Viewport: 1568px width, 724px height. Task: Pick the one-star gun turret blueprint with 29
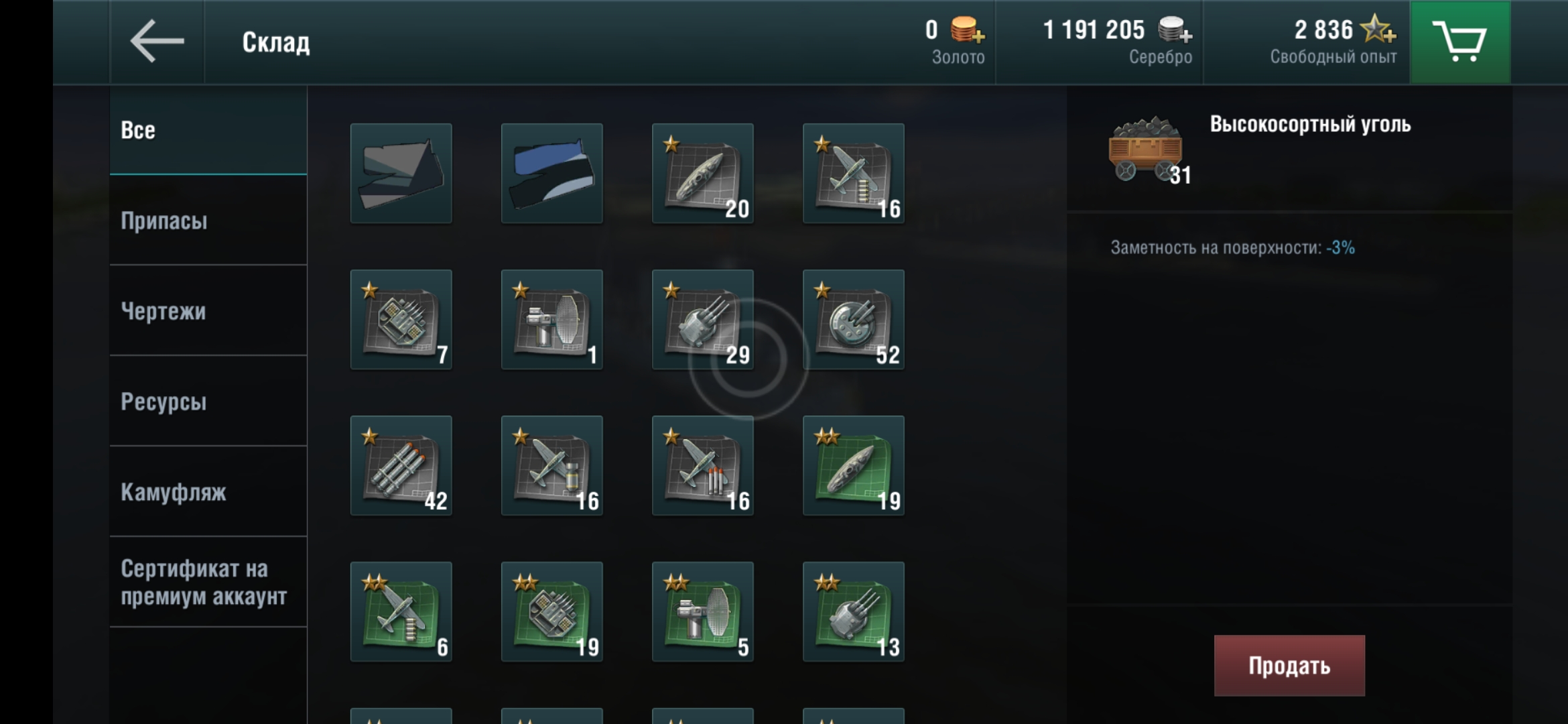coord(702,320)
